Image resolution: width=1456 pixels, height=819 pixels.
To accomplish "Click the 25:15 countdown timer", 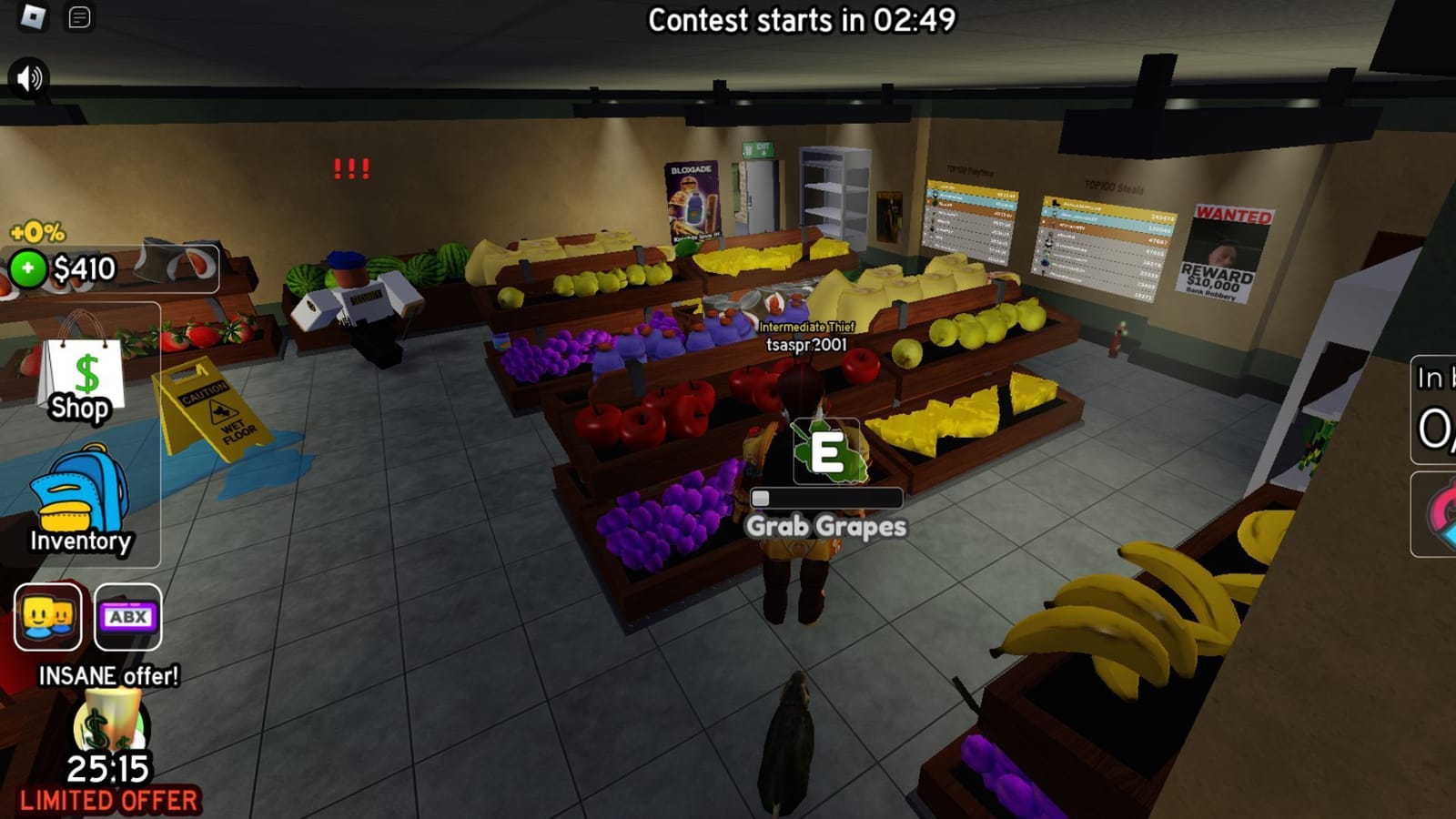I will [x=108, y=771].
